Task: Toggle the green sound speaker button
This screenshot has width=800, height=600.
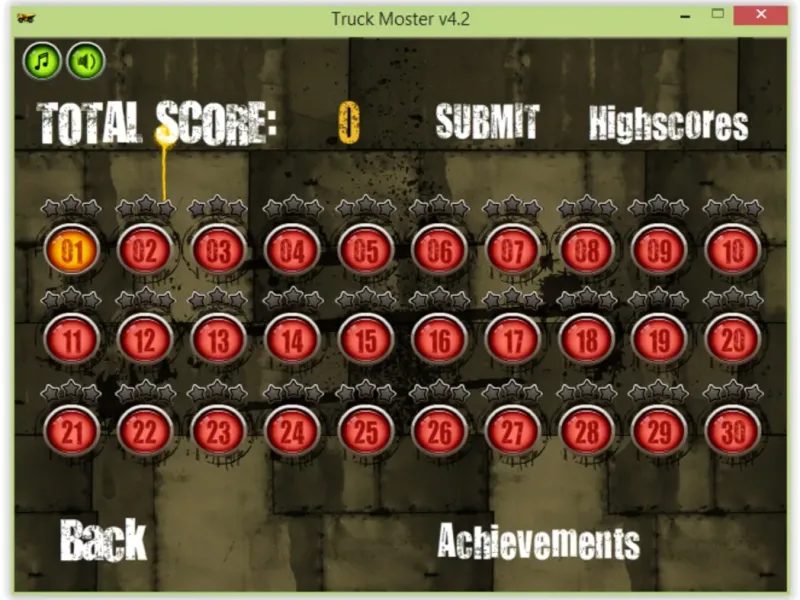Action: point(86,62)
